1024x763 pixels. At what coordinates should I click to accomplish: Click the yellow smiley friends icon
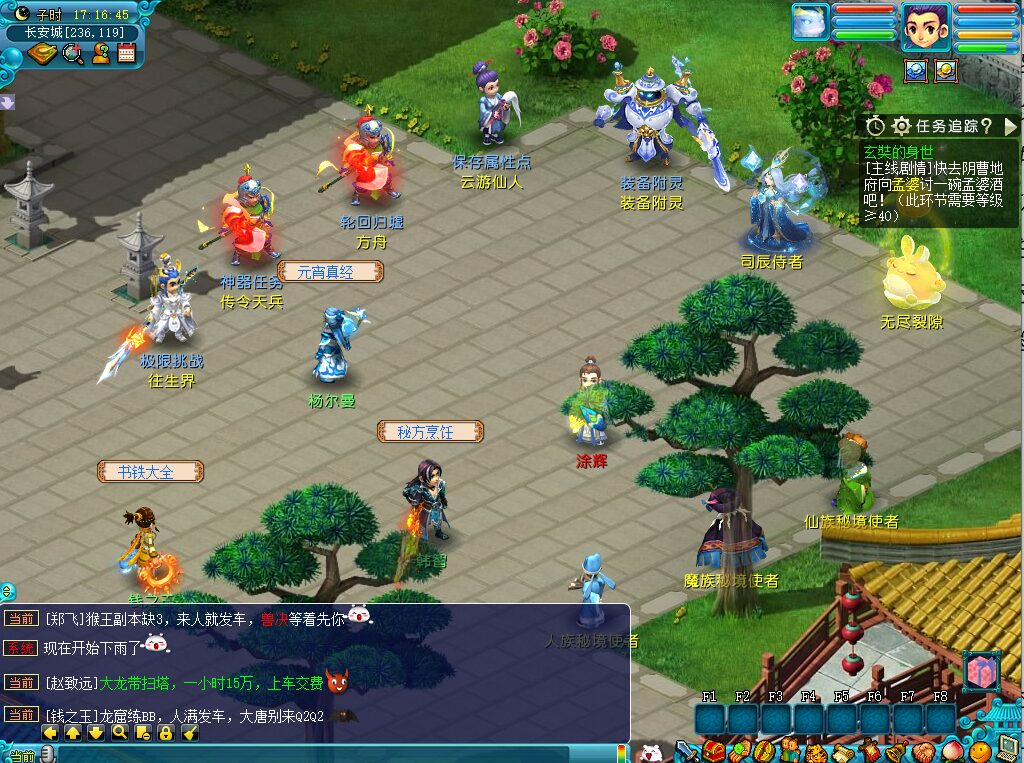pyautogui.click(x=979, y=750)
